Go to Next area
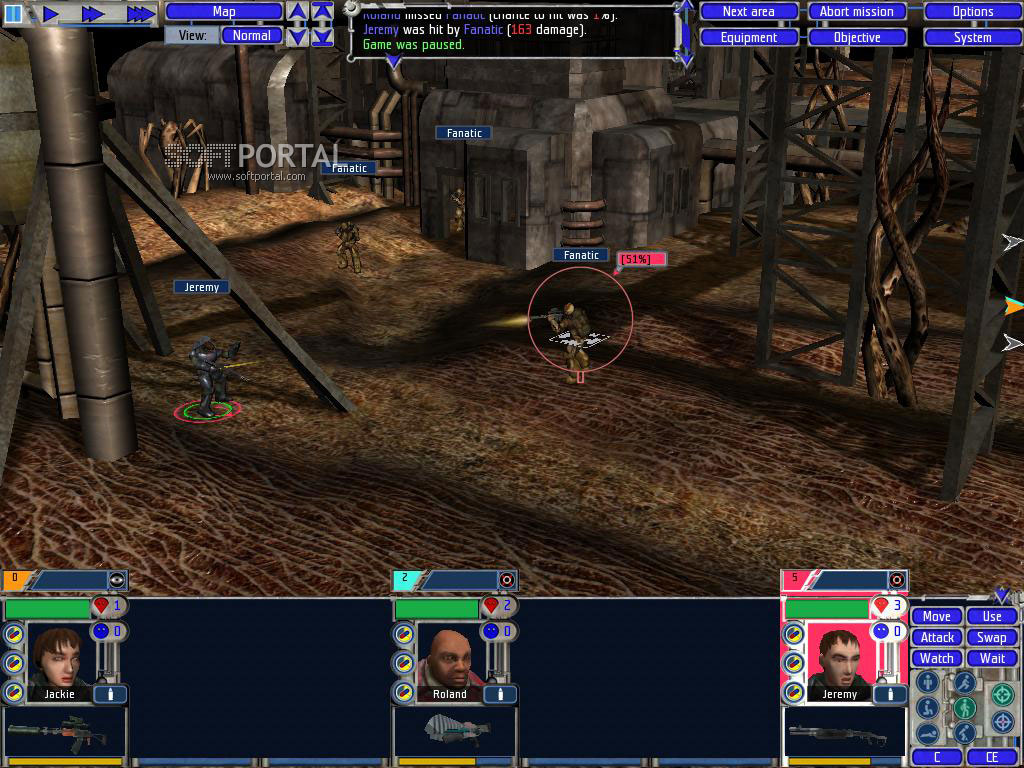The image size is (1024, 768). click(748, 12)
